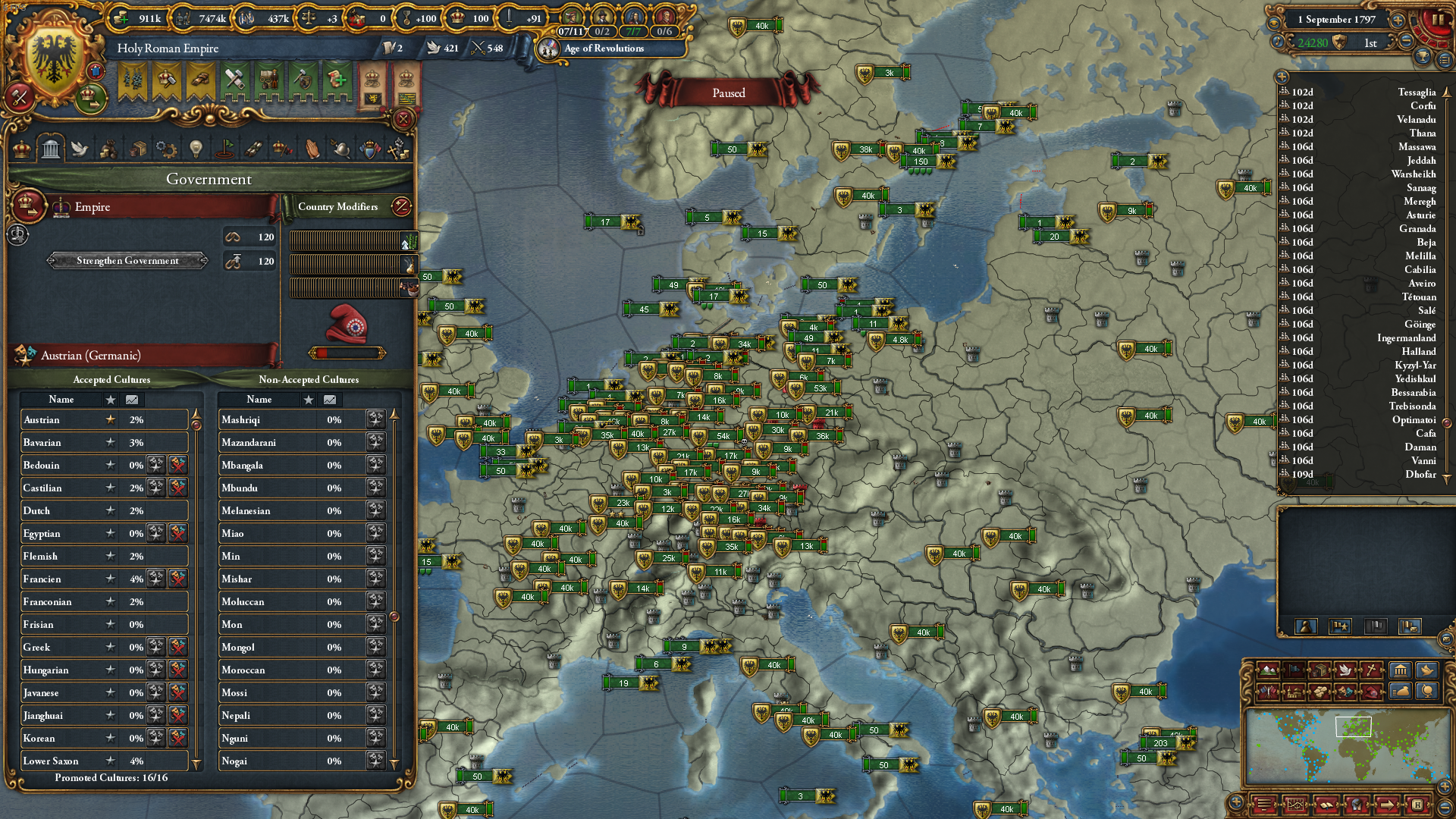The width and height of the screenshot is (1456, 819).
Task: Click the revolution progress bar
Action: [x=347, y=351]
